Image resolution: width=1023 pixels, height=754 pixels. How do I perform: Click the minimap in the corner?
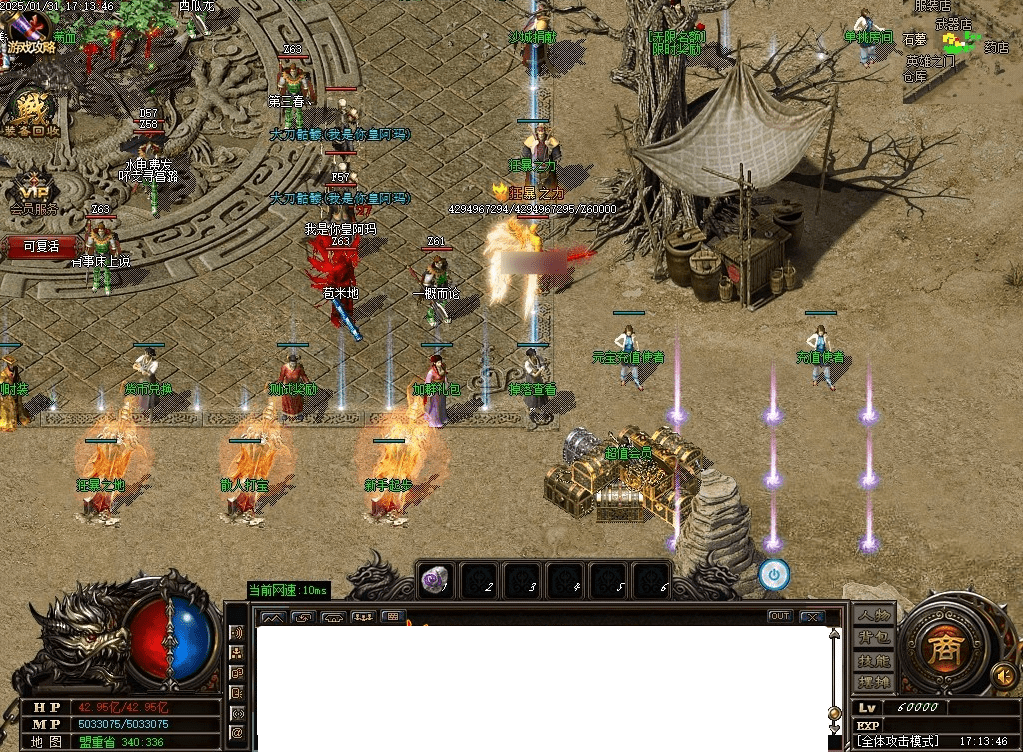point(961,51)
